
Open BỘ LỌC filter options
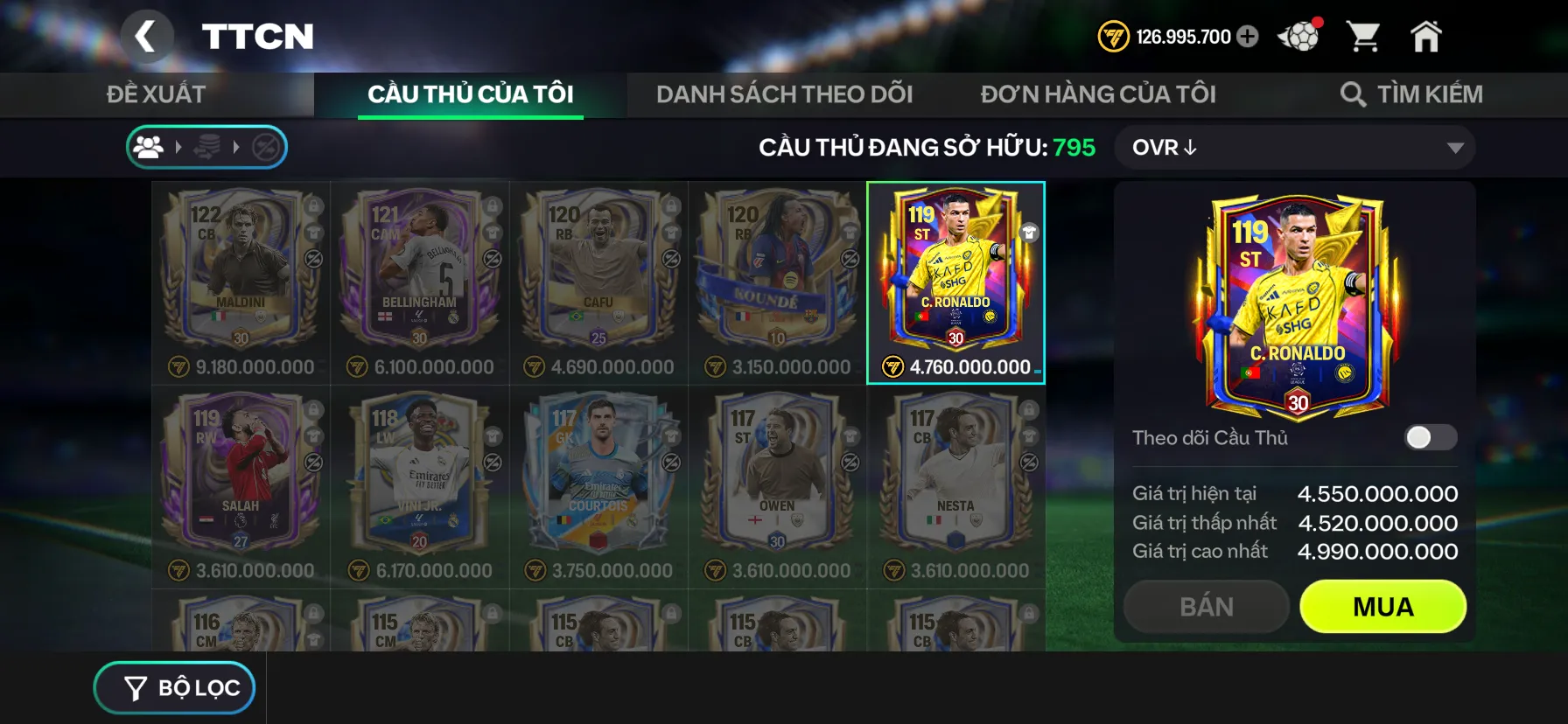[x=174, y=687]
